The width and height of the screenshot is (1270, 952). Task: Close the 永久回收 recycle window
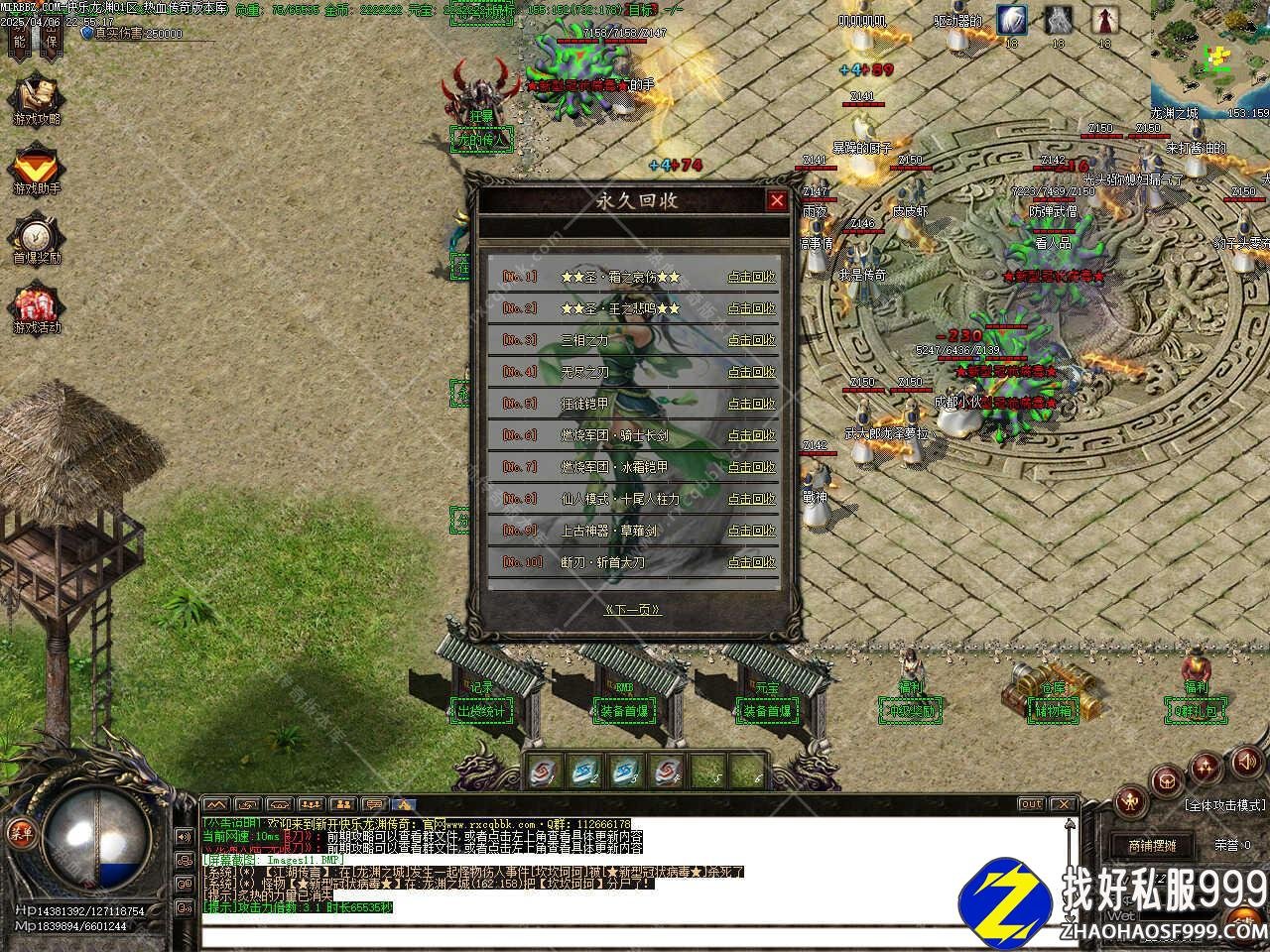(776, 200)
